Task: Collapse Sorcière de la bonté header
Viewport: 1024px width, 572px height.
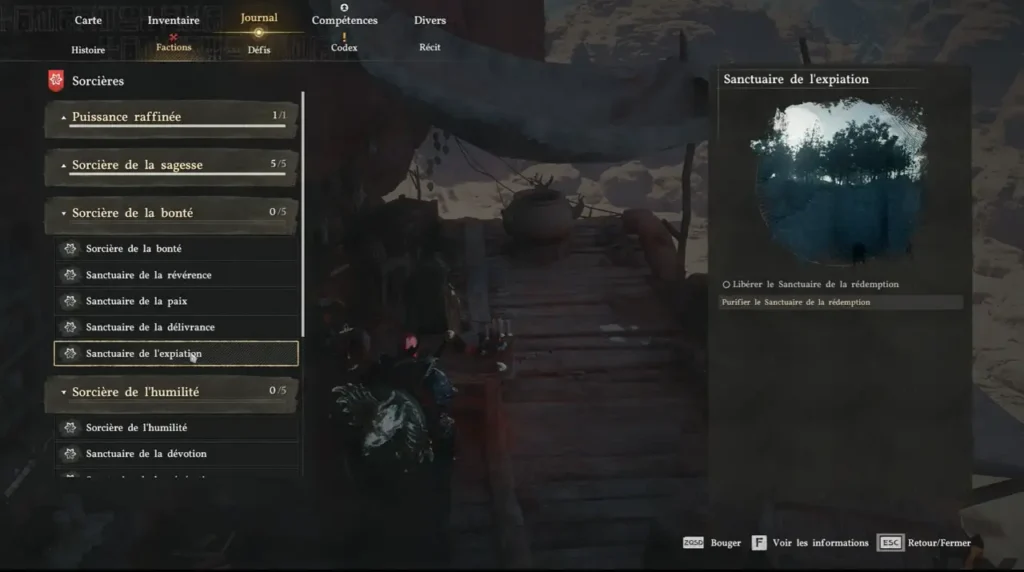Action: click(171, 213)
